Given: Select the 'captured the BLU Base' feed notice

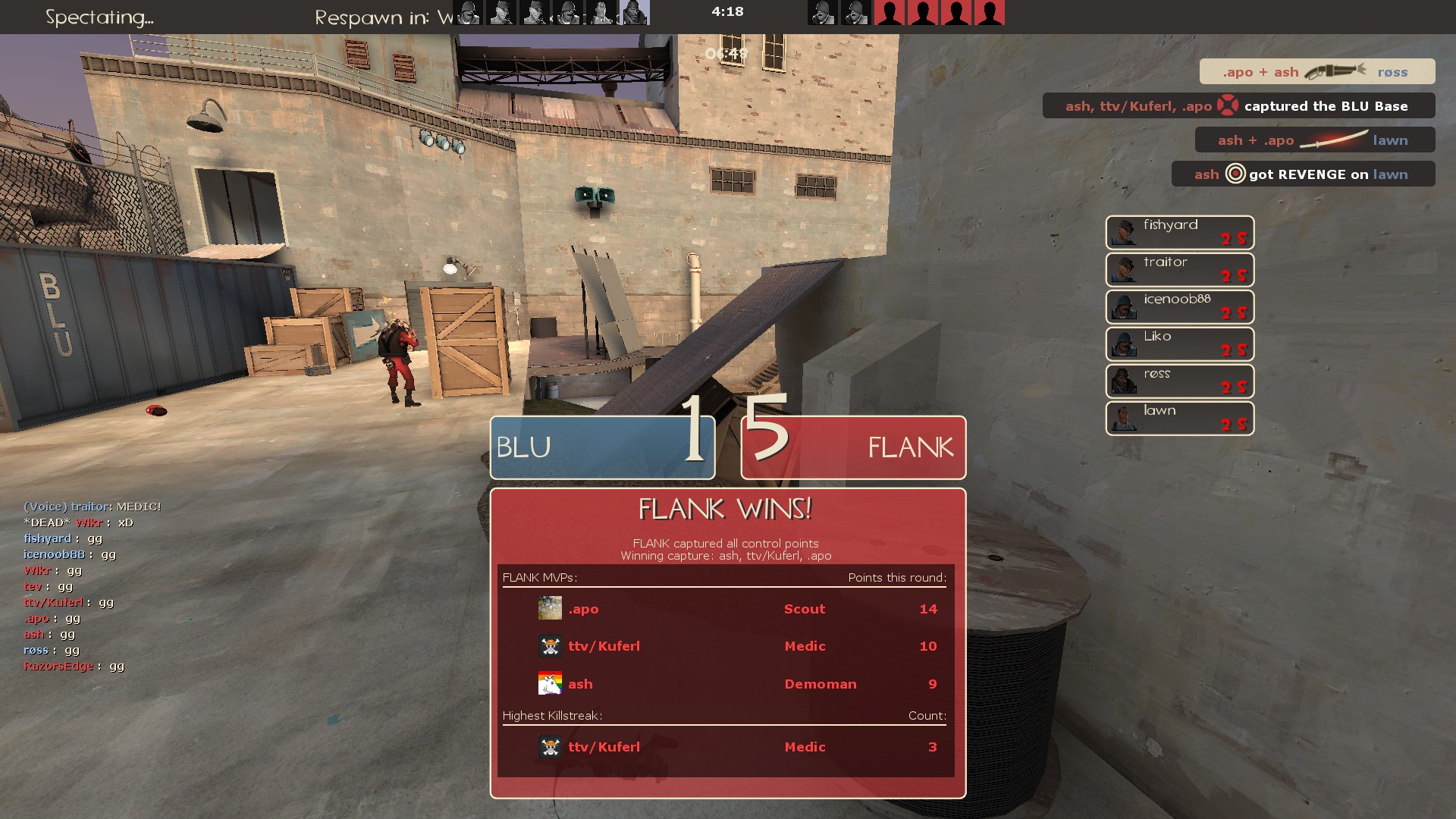Looking at the screenshot, I should [1238, 106].
